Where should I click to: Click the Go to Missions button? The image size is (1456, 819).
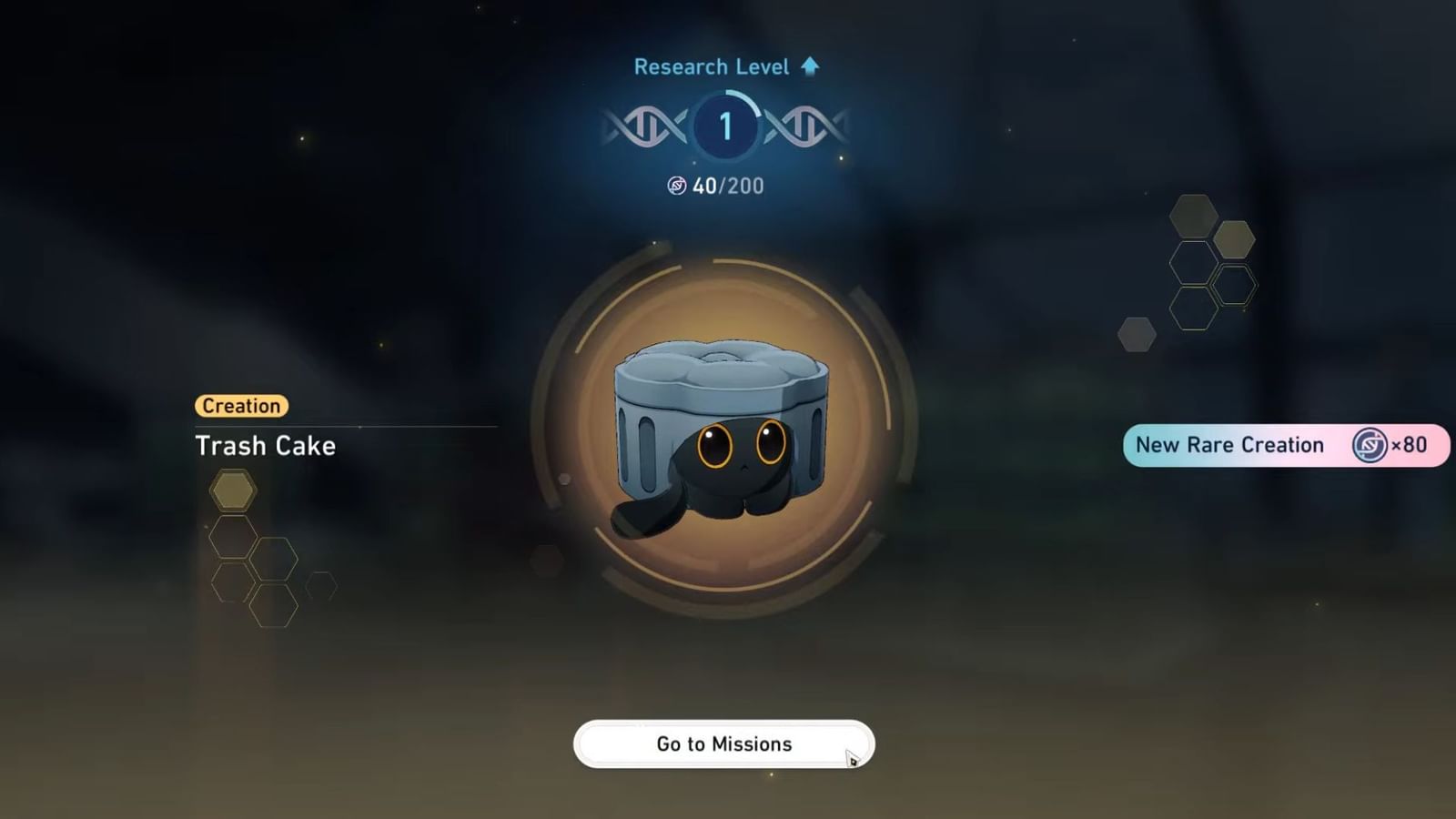[x=723, y=743]
